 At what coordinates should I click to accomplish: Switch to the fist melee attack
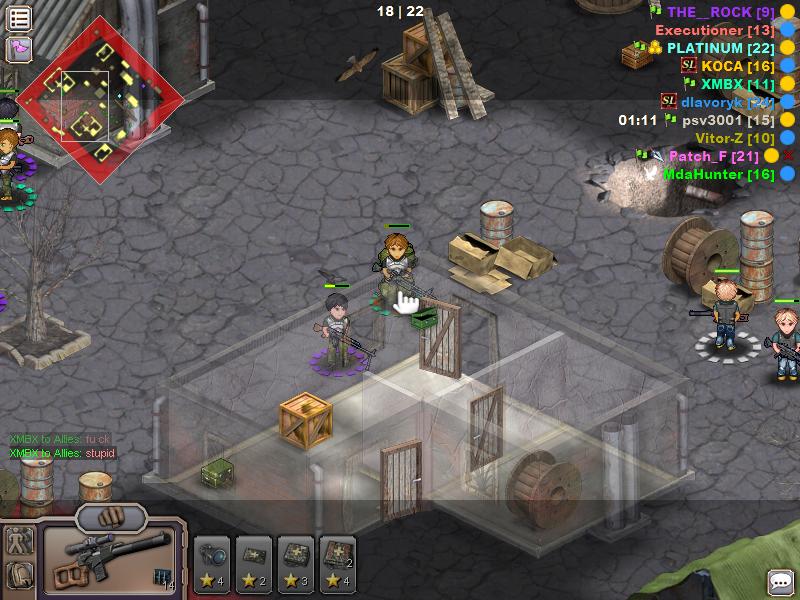click(109, 518)
